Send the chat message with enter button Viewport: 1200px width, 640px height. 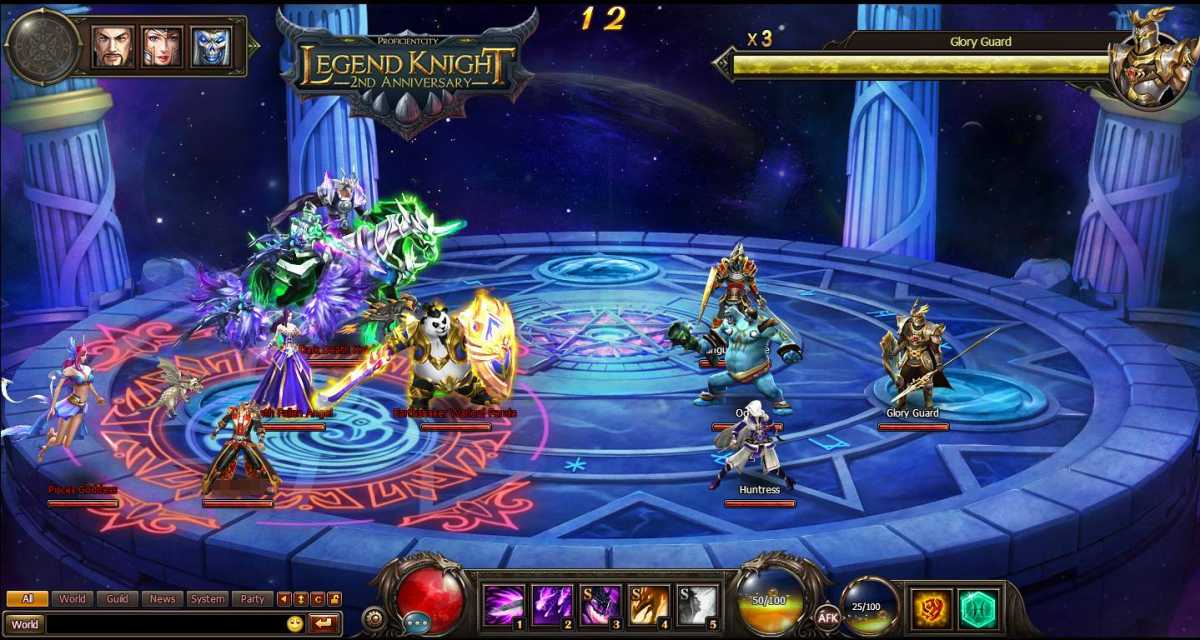click(x=324, y=624)
